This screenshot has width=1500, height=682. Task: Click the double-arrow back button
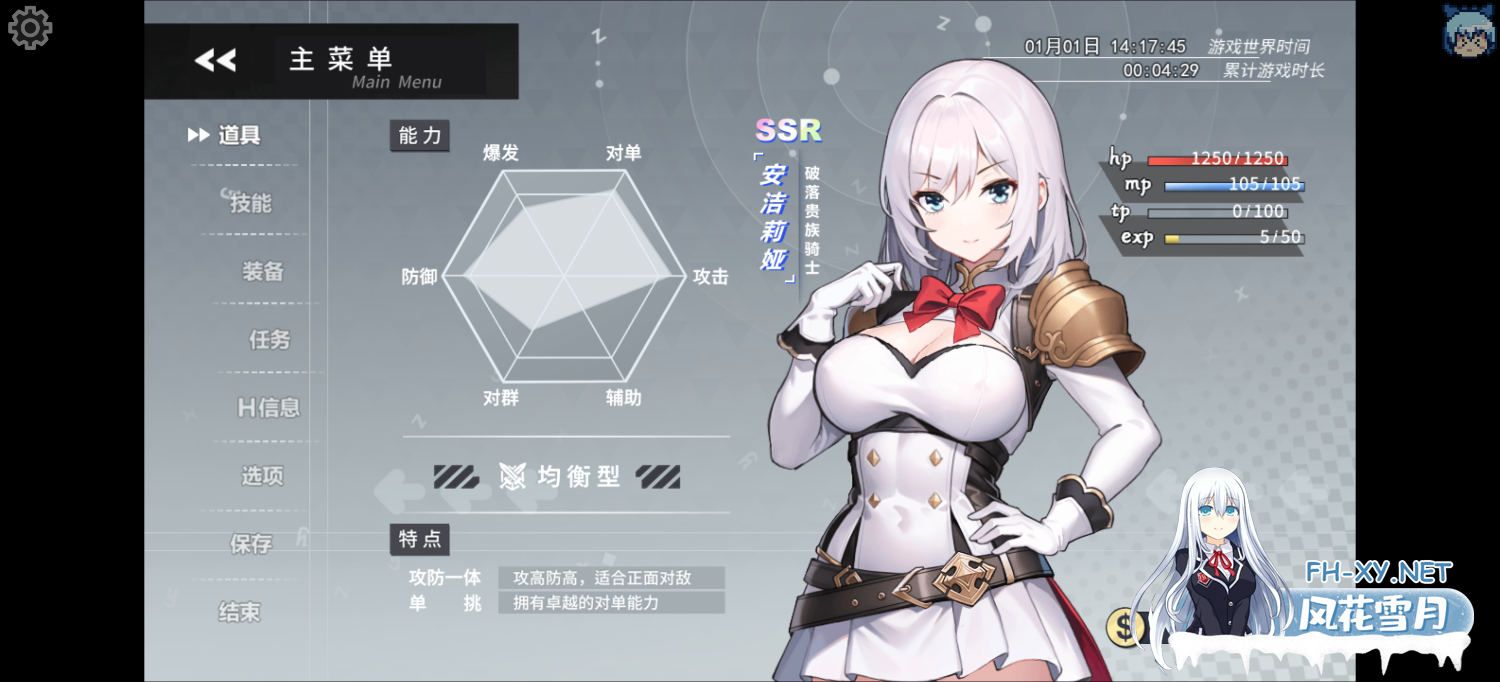click(x=215, y=60)
